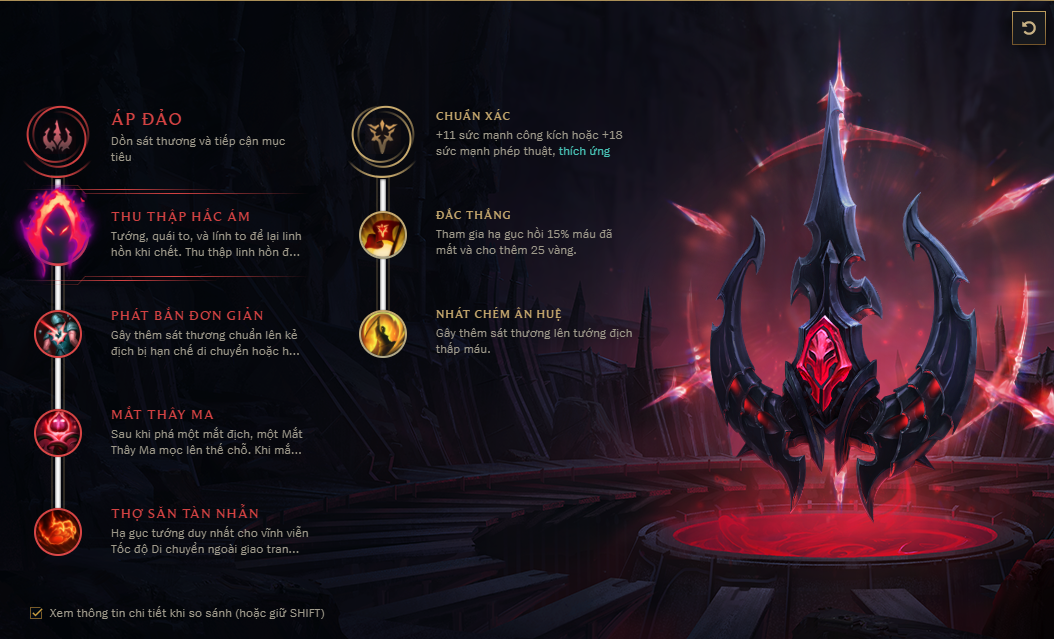1054x639 pixels.
Task: Click the reset arrow button
Action: [1027, 28]
